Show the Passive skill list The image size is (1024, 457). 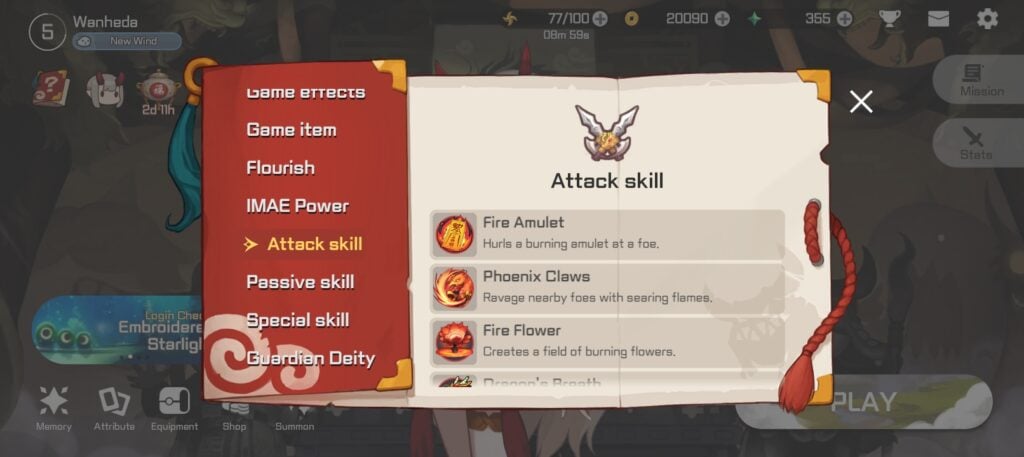(x=300, y=282)
